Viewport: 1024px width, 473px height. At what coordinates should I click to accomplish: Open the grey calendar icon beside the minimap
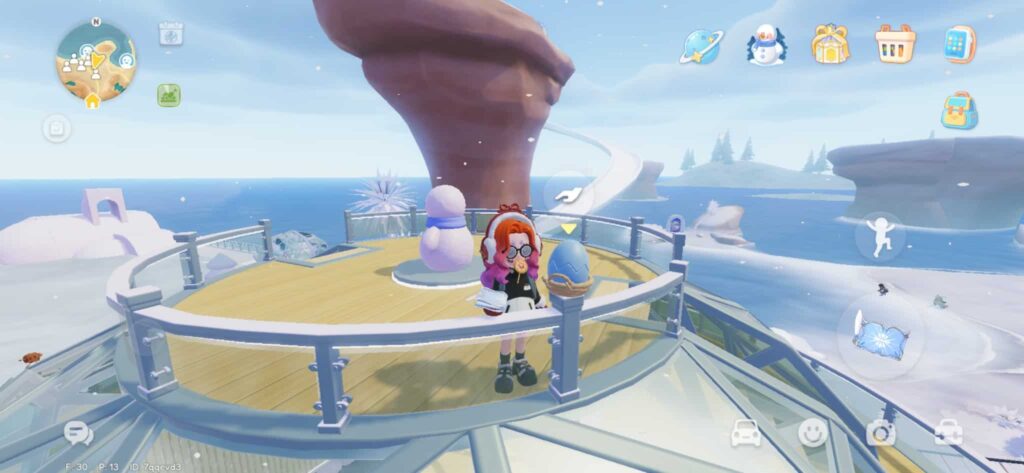[170, 33]
